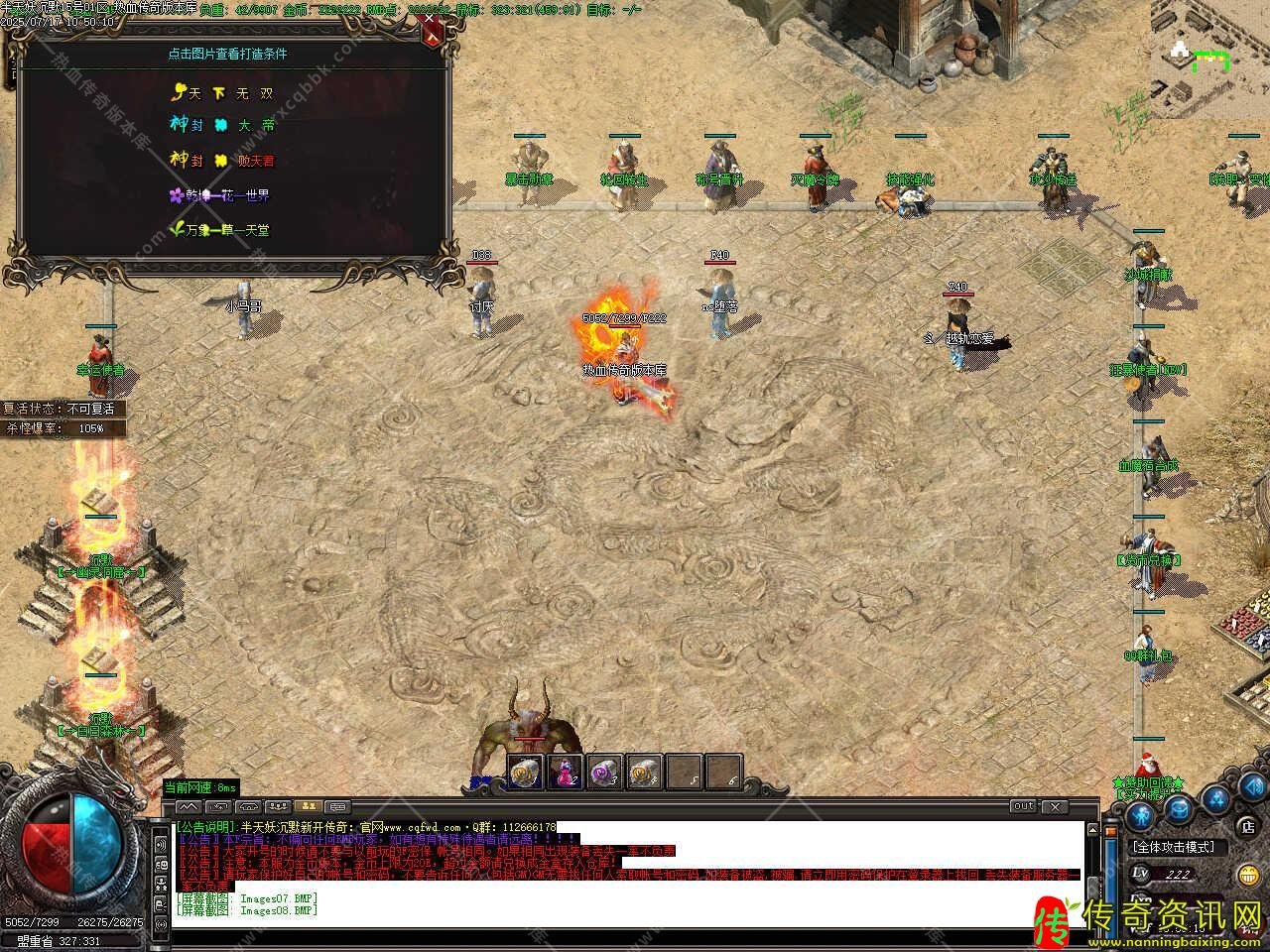Open the bag from the chest icon
Image resolution: width=1270 pixels, height=952 pixels.
tap(1178, 808)
